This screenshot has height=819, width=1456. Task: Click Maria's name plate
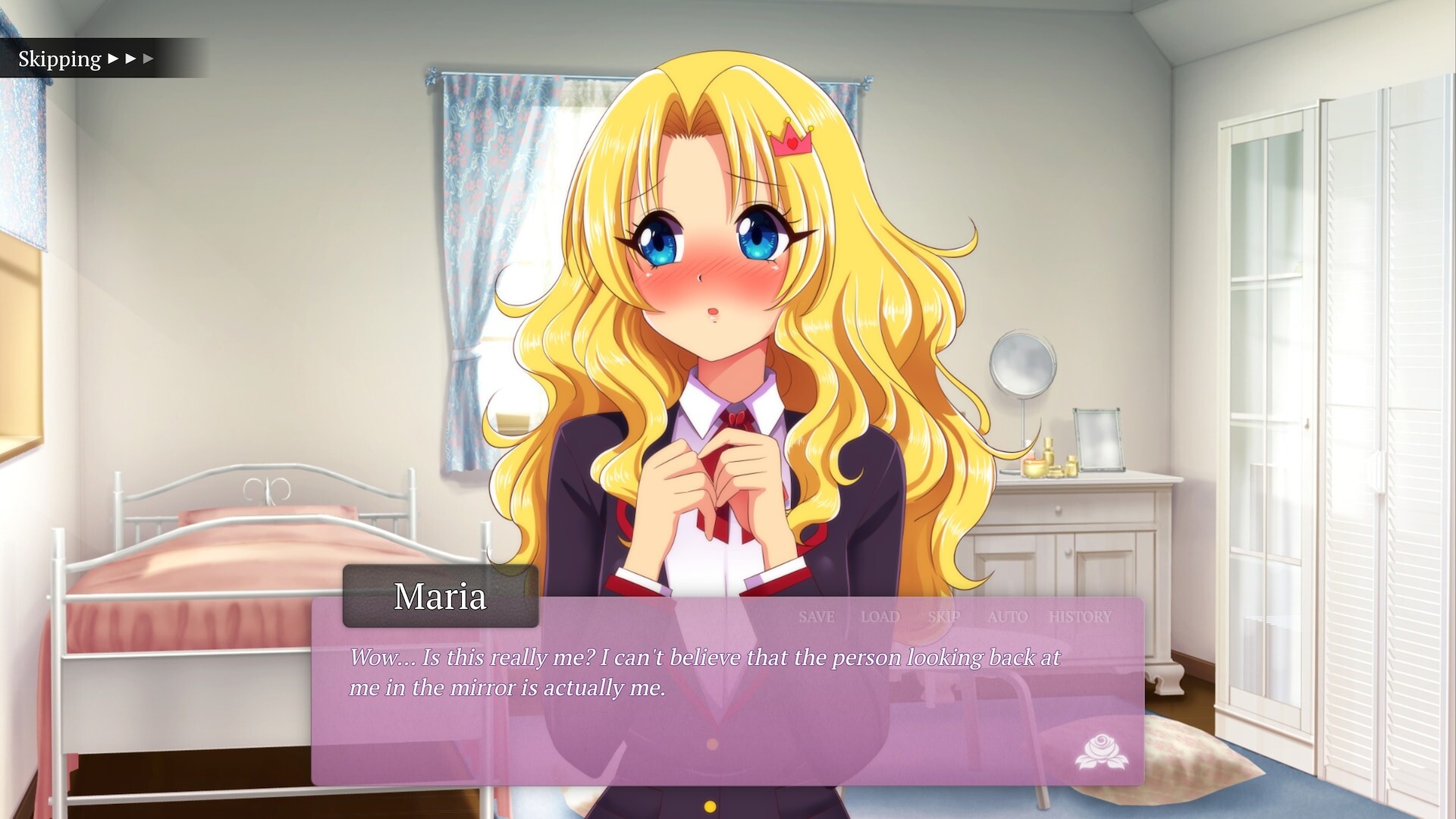[441, 596]
